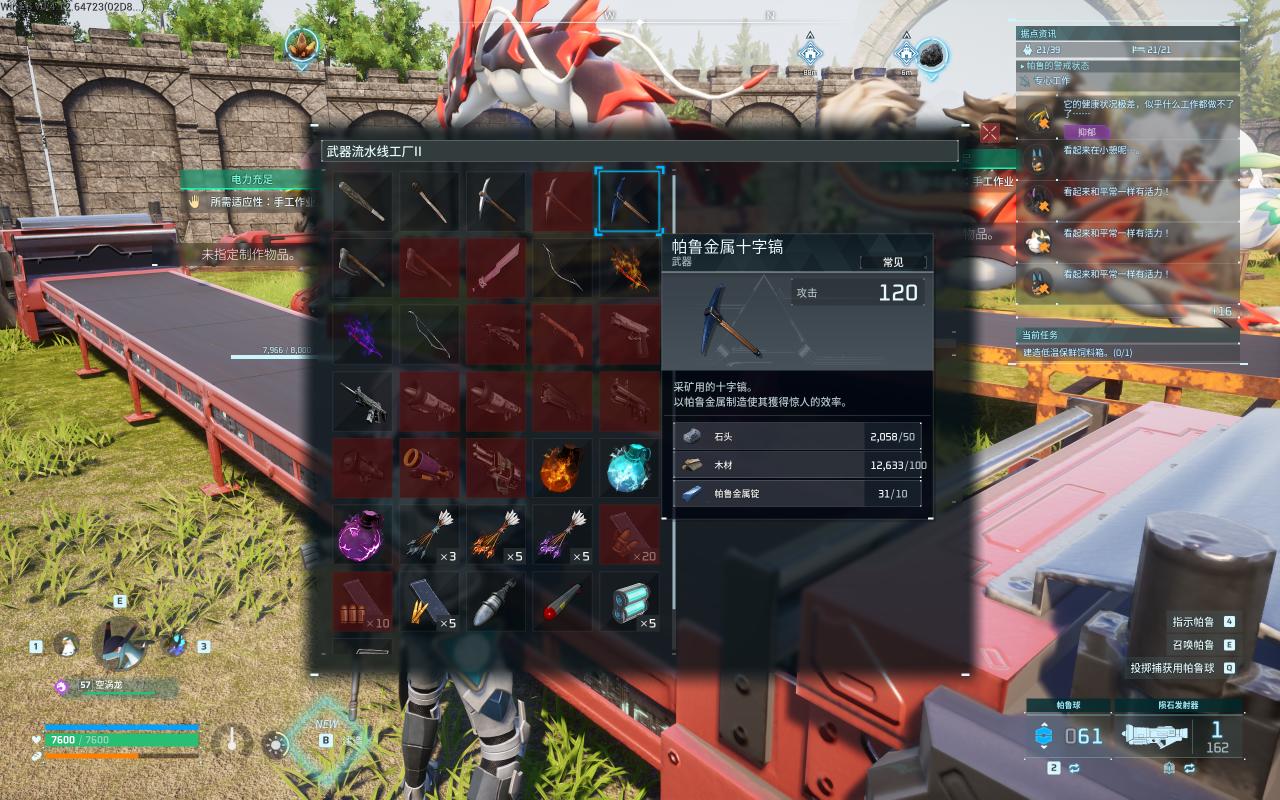The image size is (1280, 800).
Task: Pick the cyan shock grenade recipe
Action: [629, 467]
